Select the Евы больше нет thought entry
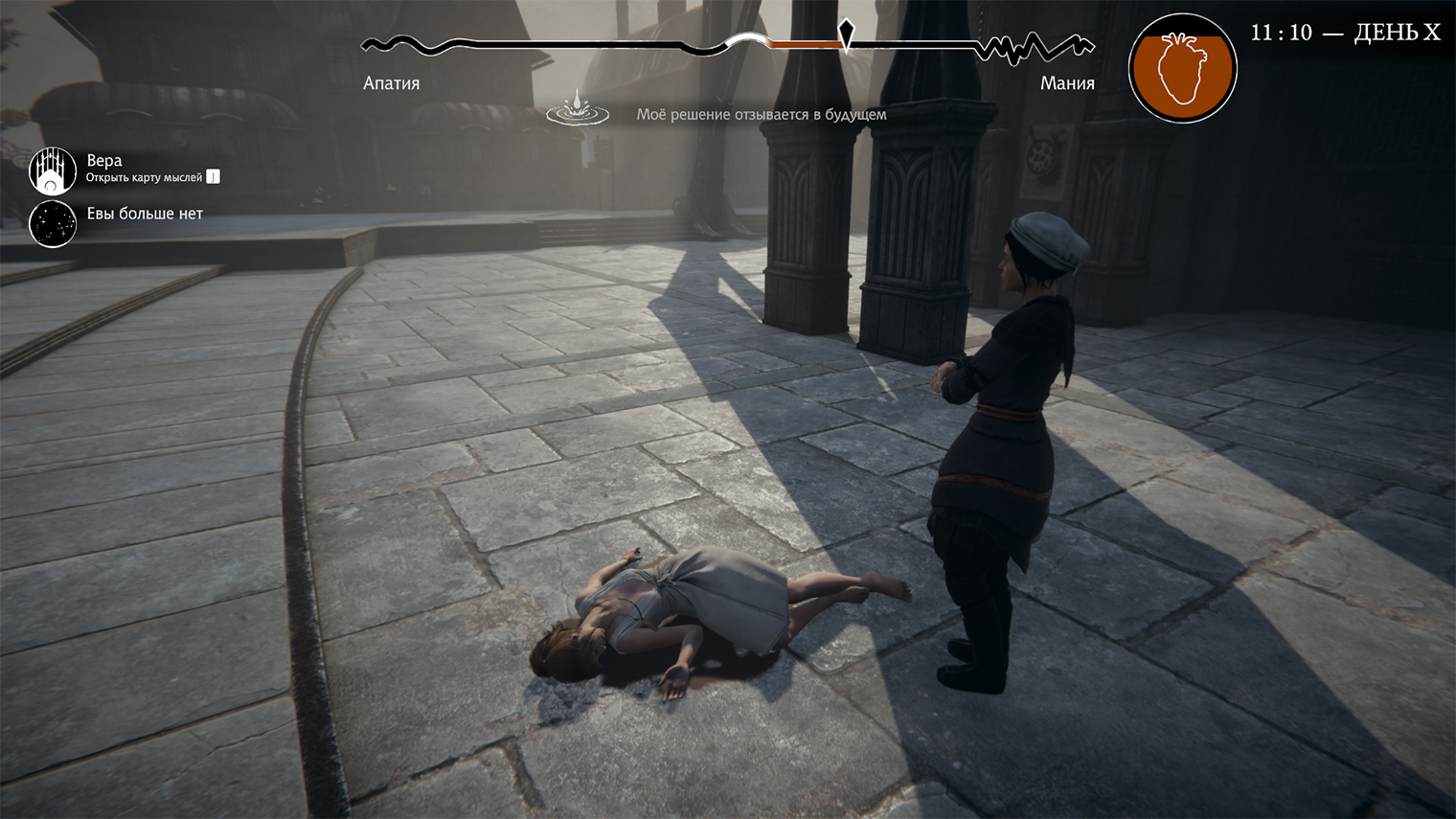The height and width of the screenshot is (819, 1456). pyautogui.click(x=145, y=214)
